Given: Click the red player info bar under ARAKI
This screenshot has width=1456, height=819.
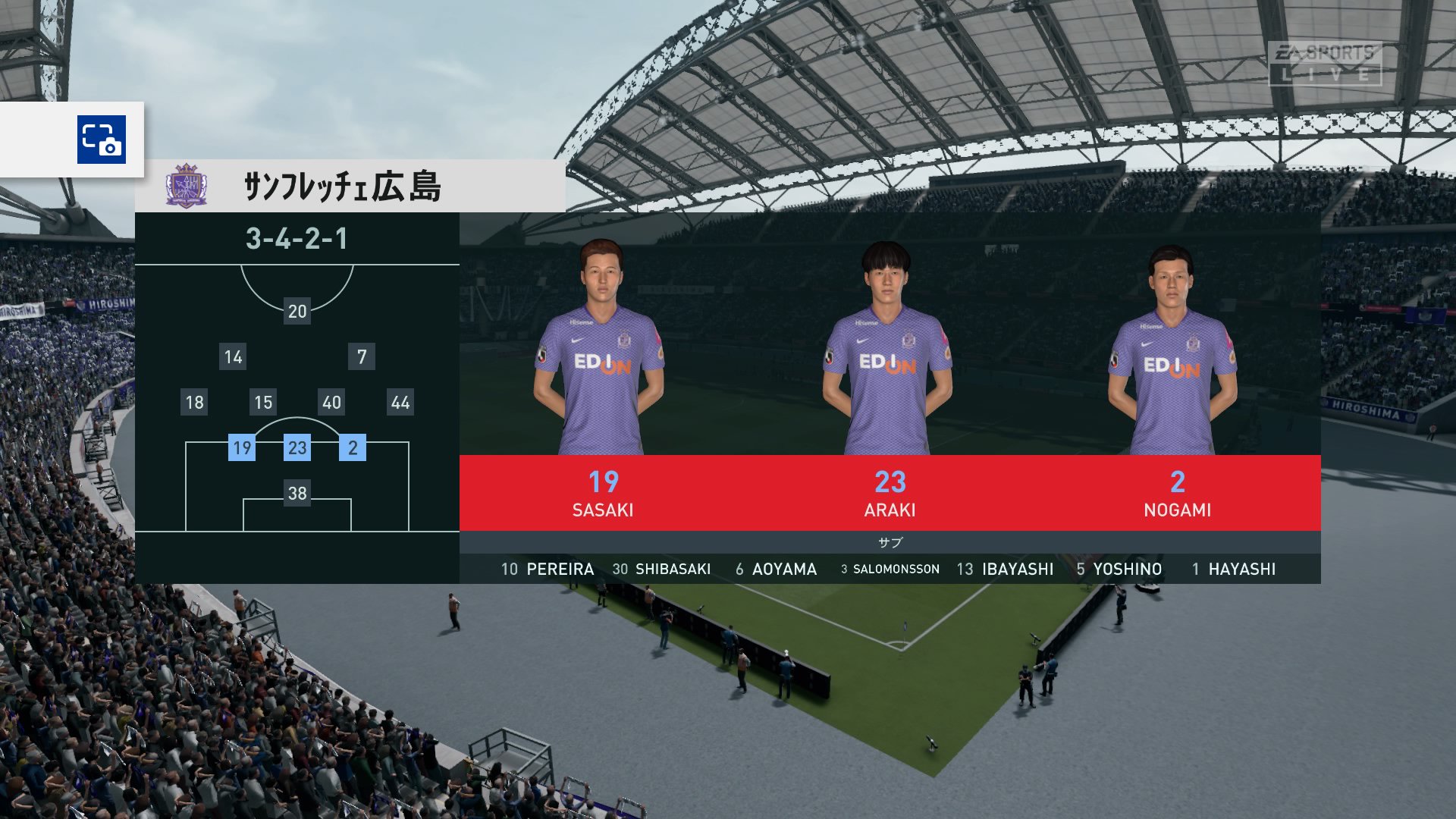Looking at the screenshot, I should (x=889, y=493).
